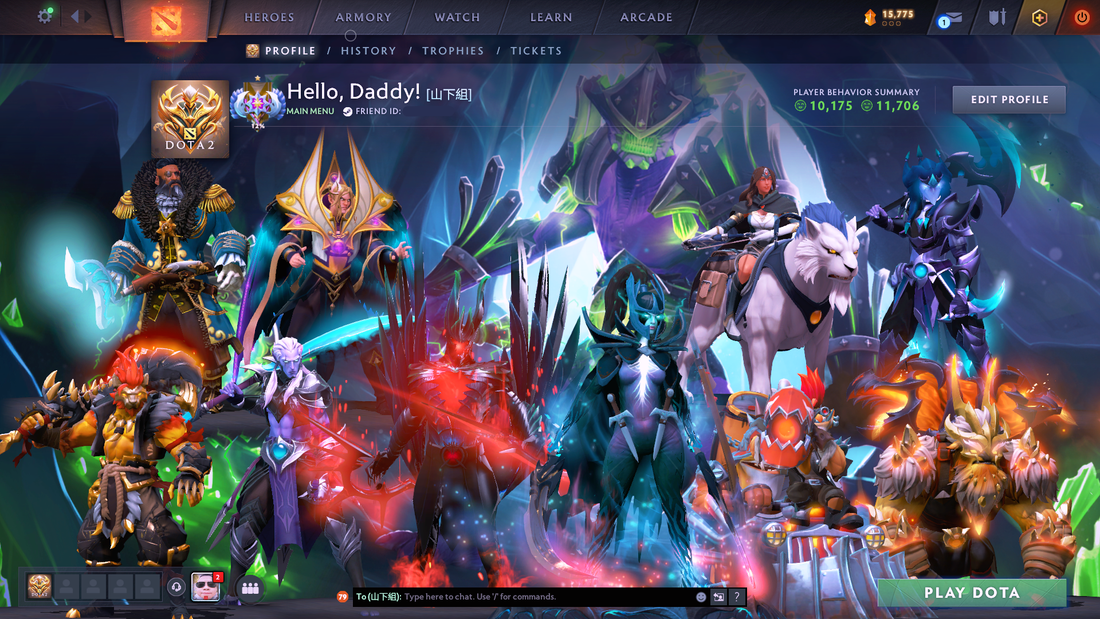Open the Watch section
Image resolution: width=1100 pixels, height=619 pixels.
click(x=457, y=17)
